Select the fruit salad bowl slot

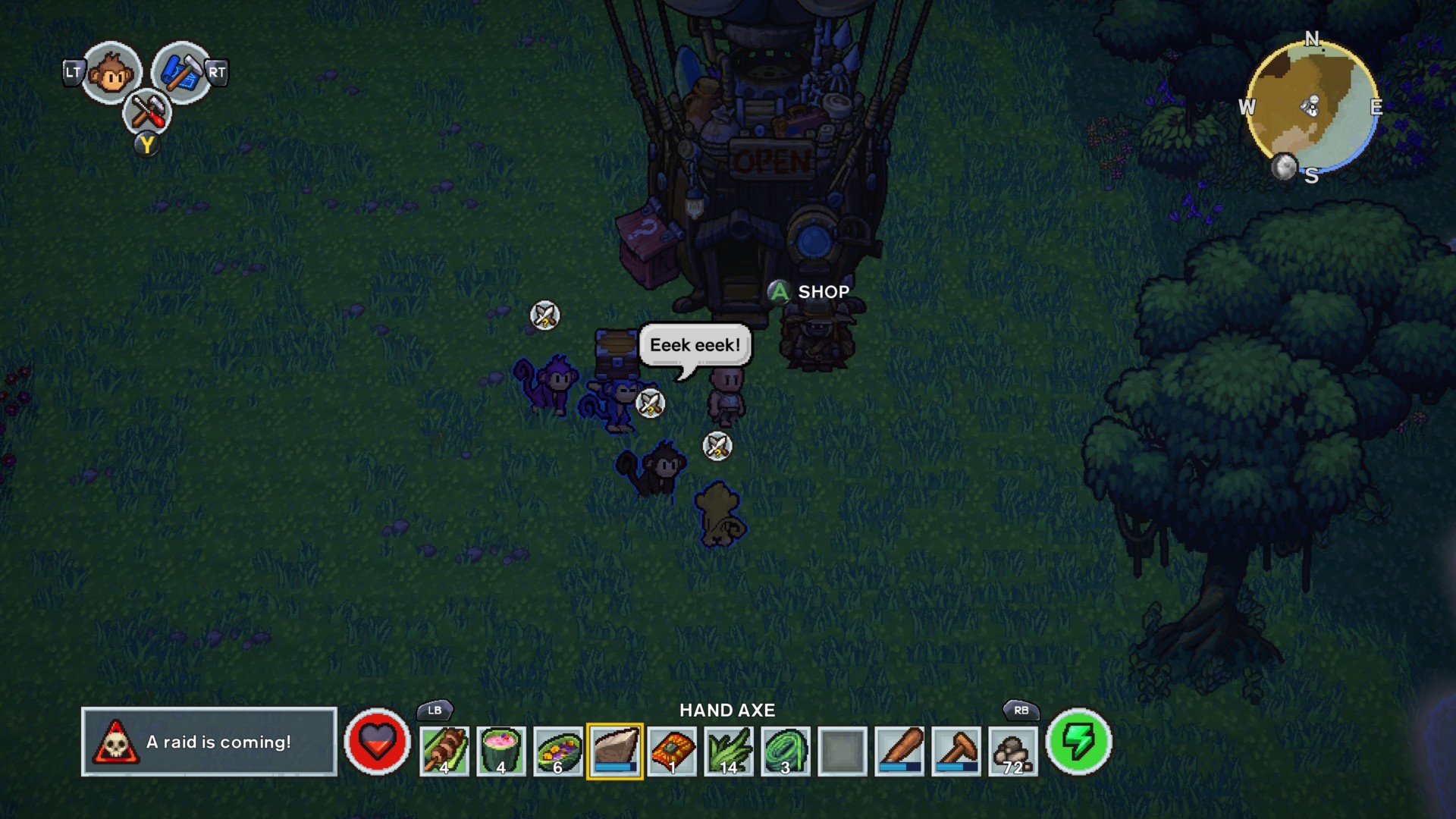tap(558, 751)
